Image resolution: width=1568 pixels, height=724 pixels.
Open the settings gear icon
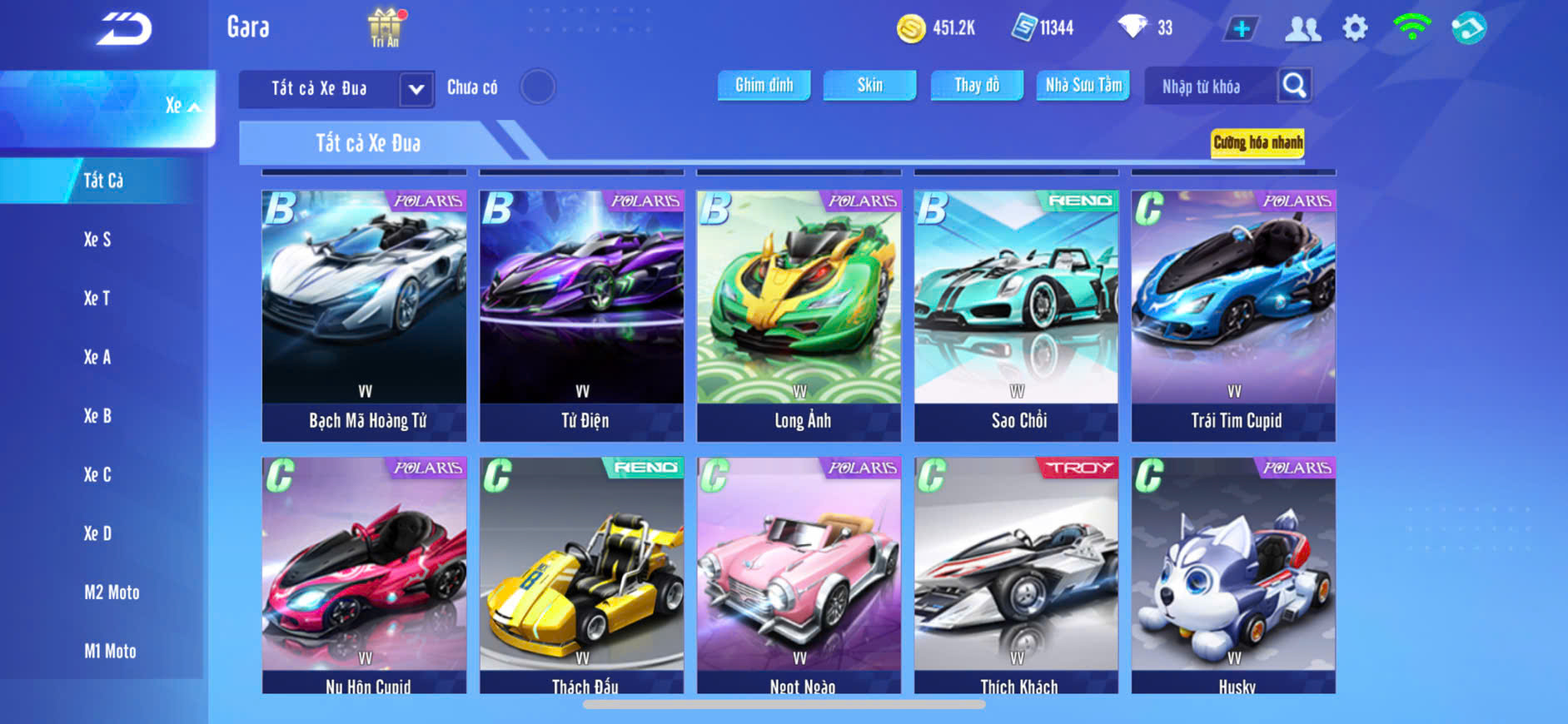[1355, 29]
